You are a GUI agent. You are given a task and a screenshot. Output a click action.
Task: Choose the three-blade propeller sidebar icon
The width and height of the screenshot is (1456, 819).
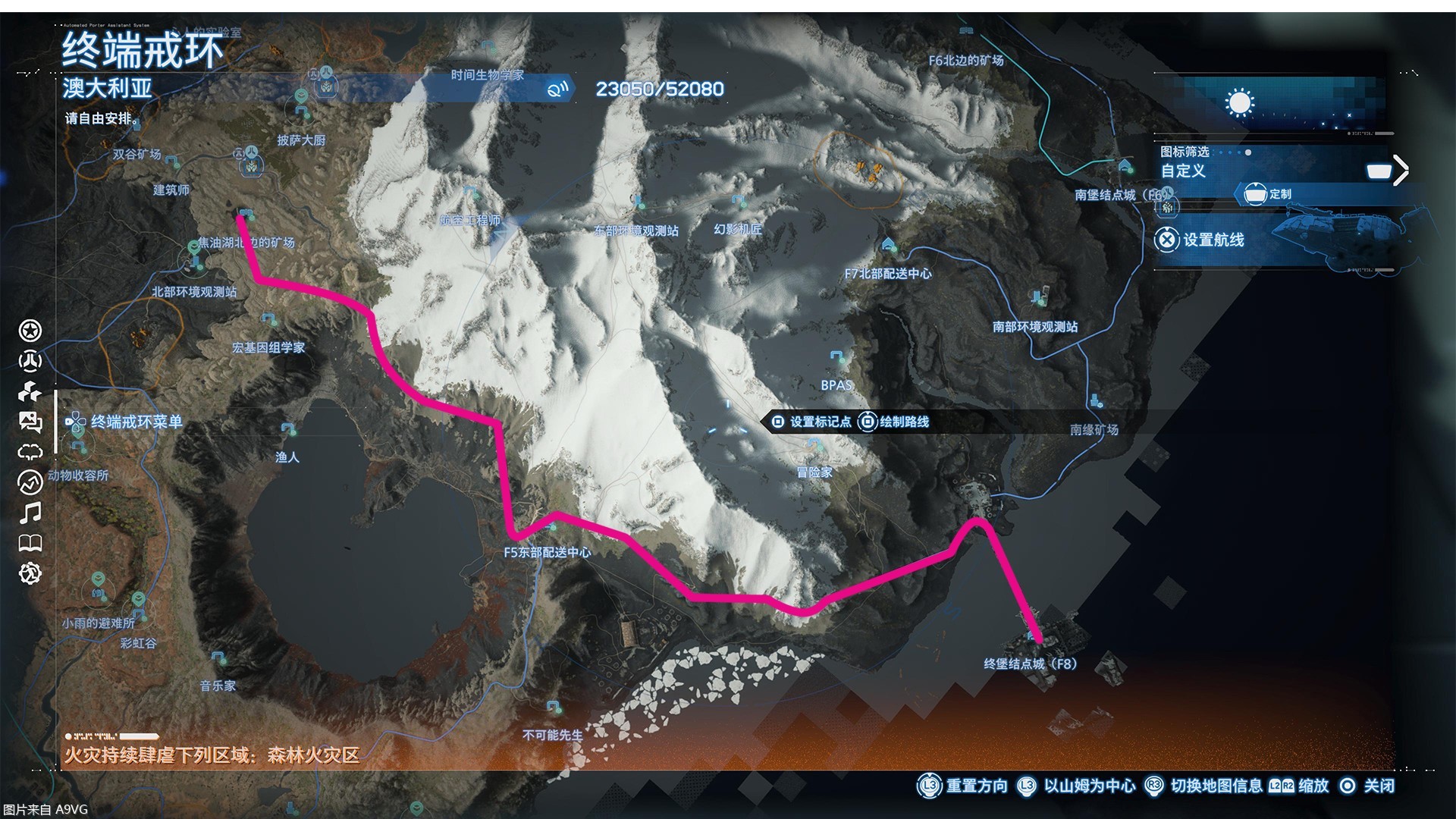tap(30, 391)
